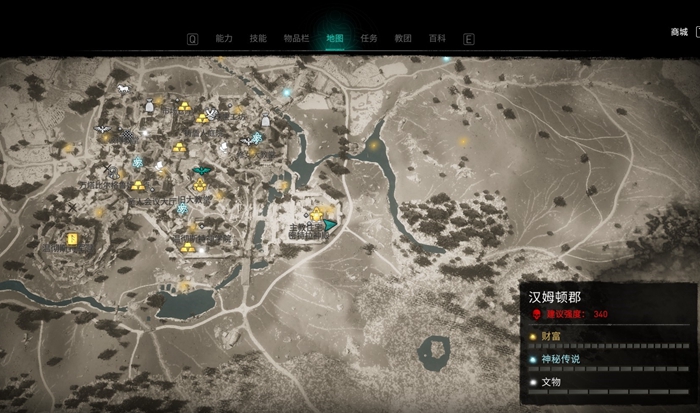The width and height of the screenshot is (700, 413).
Task: Open the 百科 tab
Action: (437, 39)
